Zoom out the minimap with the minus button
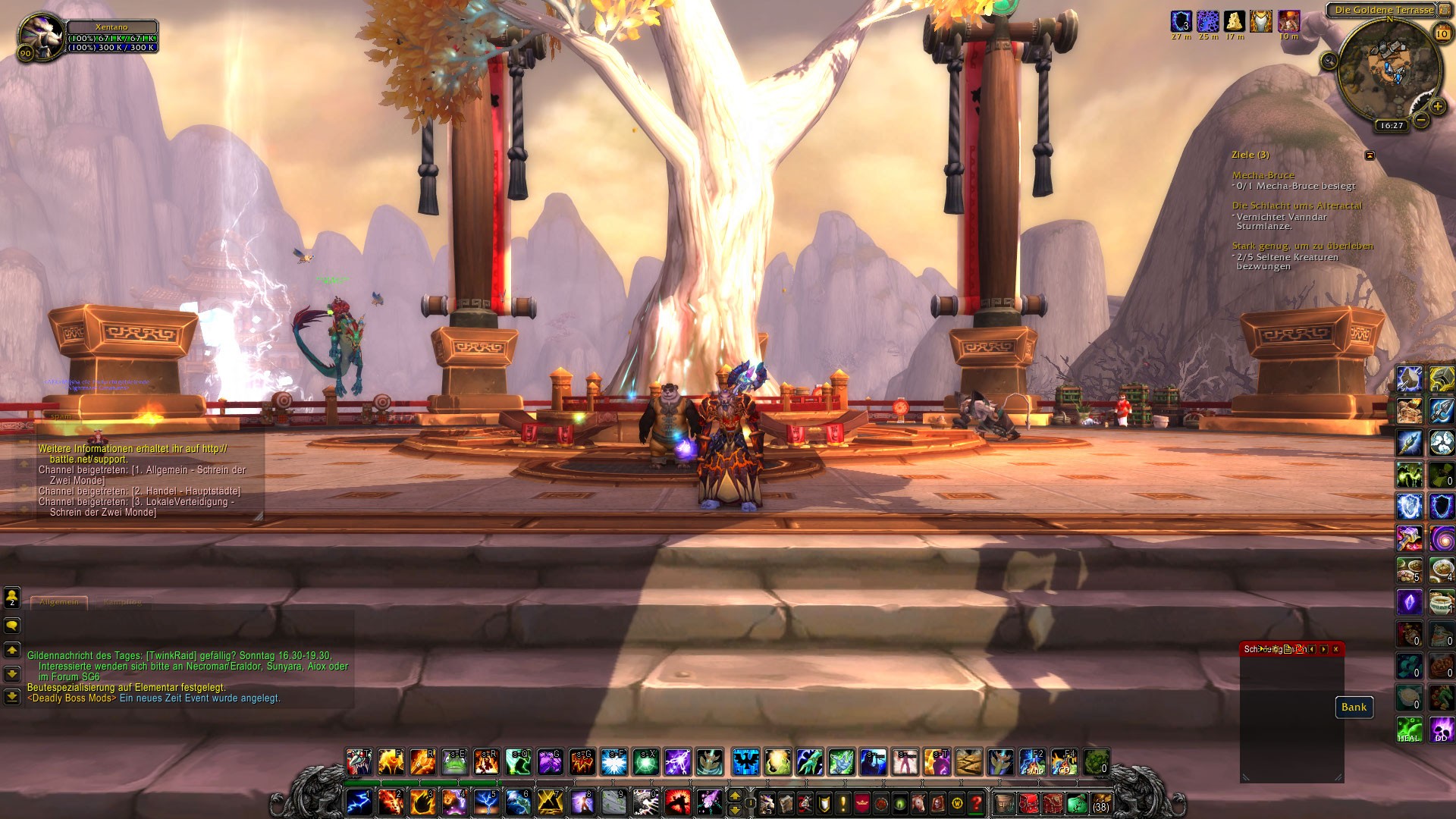 pyautogui.click(x=1421, y=120)
